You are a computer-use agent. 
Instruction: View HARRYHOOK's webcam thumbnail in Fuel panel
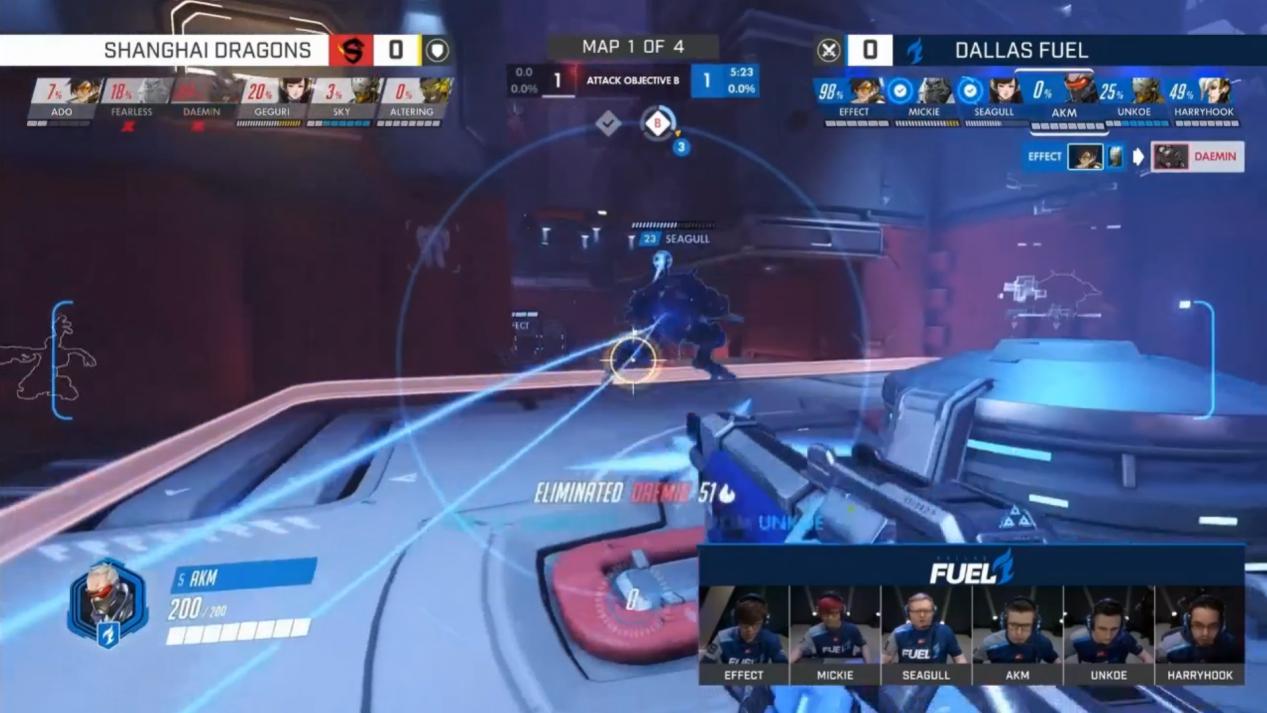pos(1200,625)
